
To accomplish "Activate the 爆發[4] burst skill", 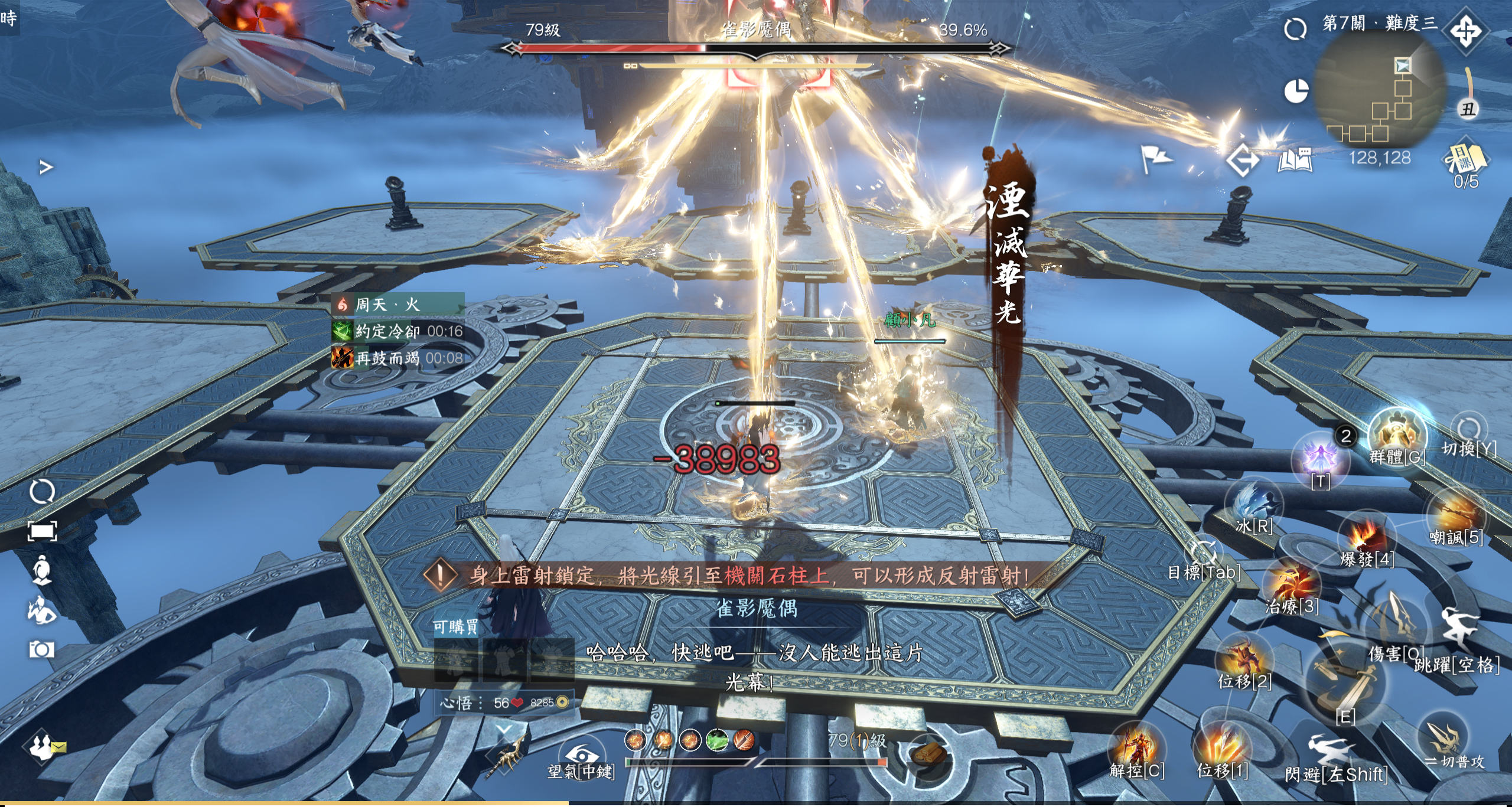I will (x=1367, y=538).
